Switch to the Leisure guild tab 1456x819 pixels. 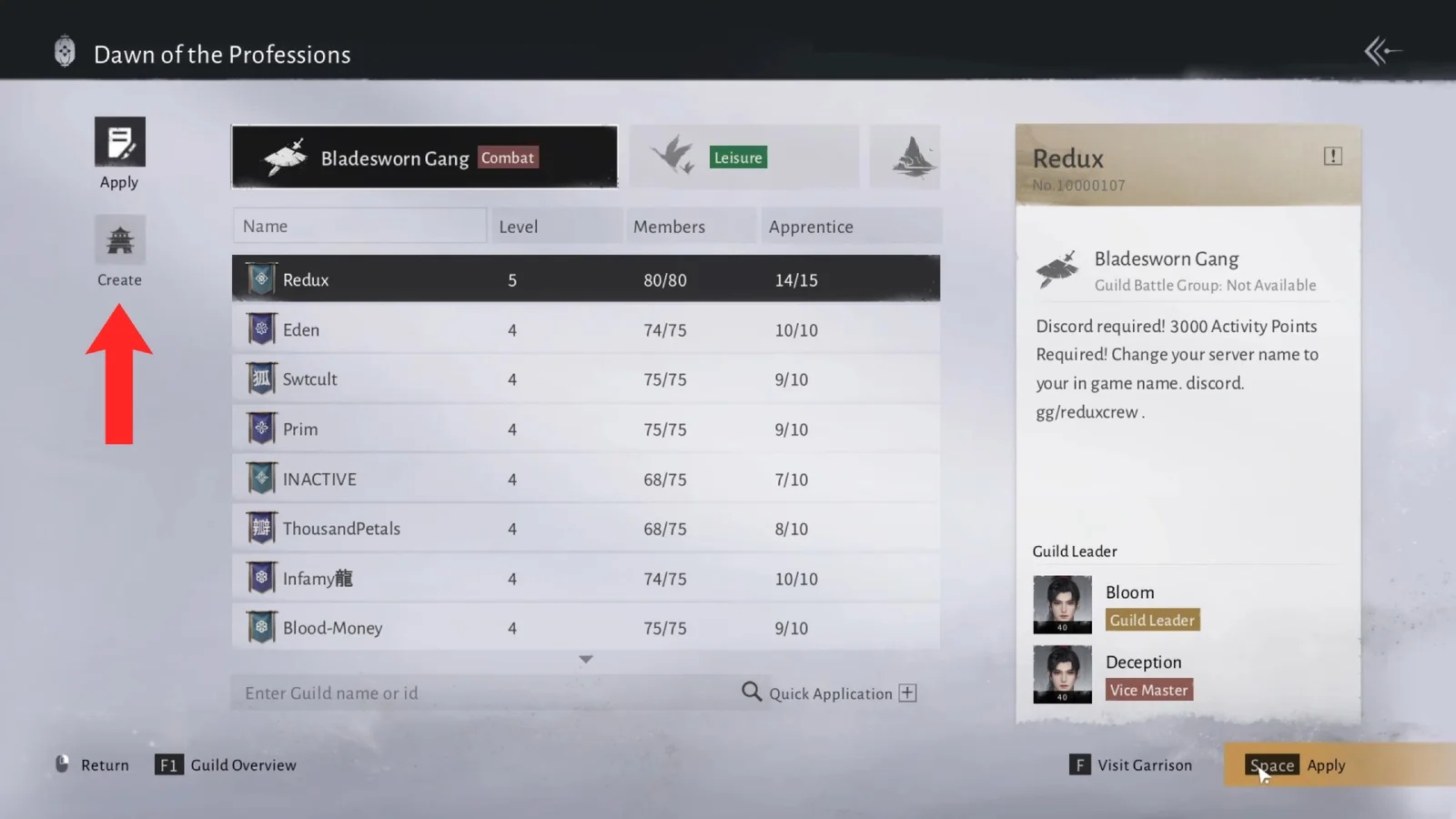coord(743,157)
